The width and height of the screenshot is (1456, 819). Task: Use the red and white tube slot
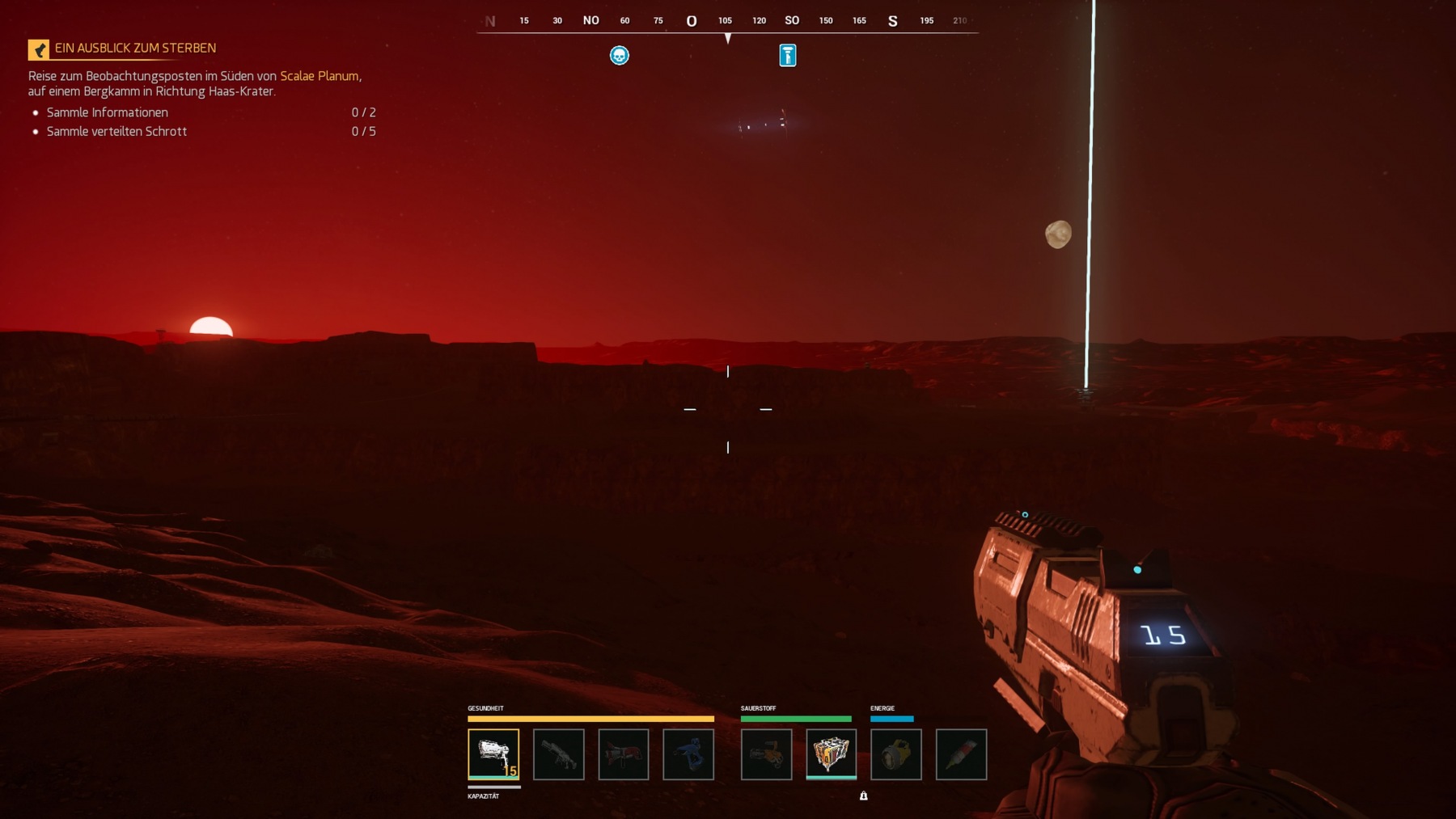coord(961,754)
